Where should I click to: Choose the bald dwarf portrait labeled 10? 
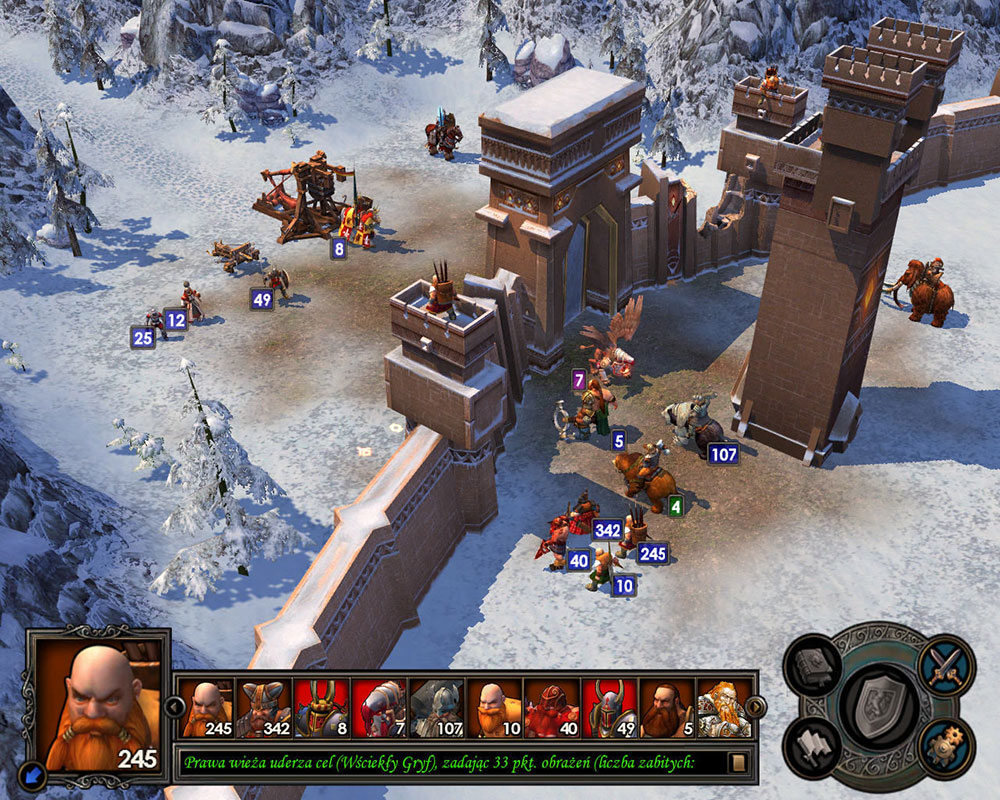tap(494, 708)
